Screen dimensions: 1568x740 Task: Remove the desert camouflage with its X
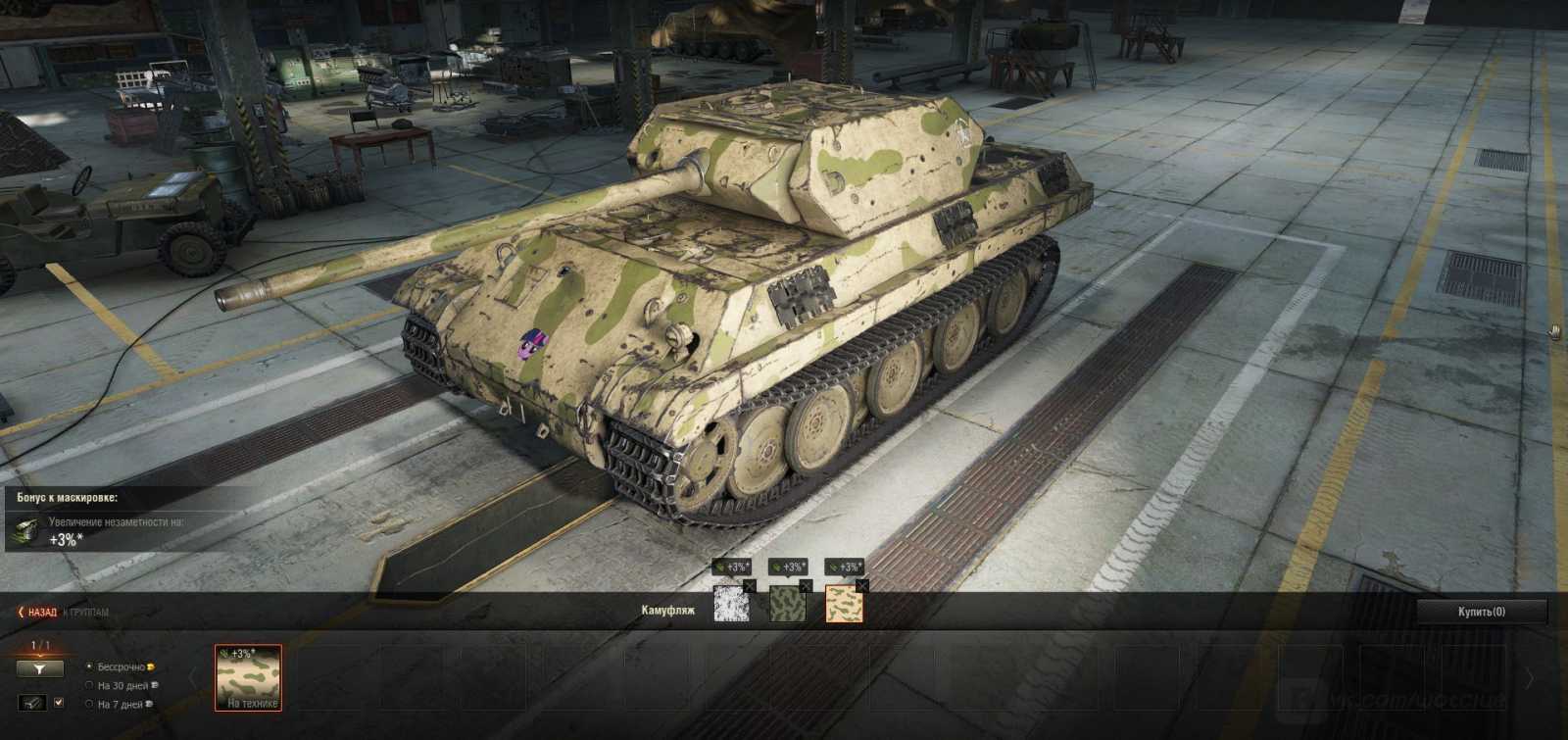pos(862,586)
